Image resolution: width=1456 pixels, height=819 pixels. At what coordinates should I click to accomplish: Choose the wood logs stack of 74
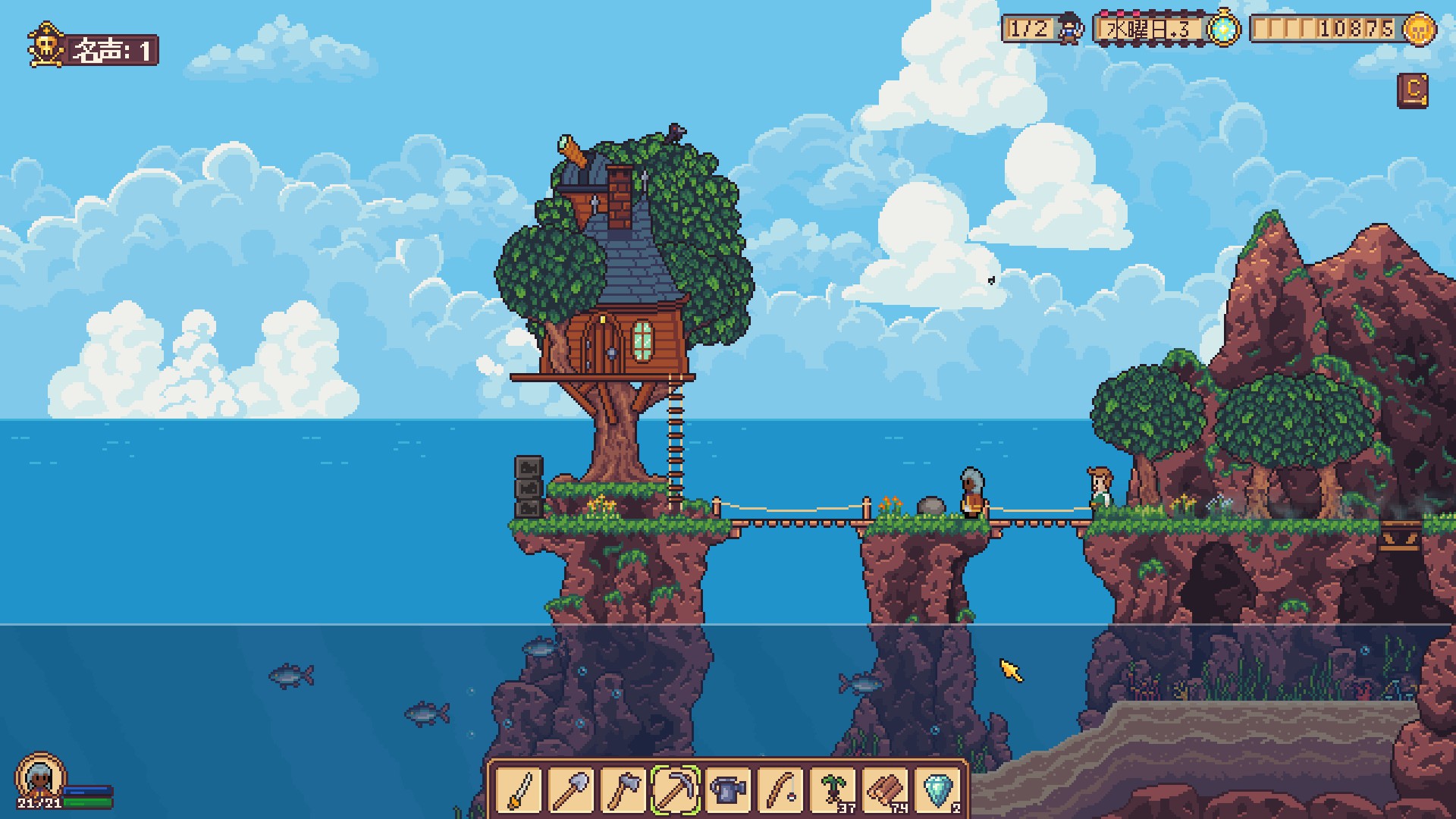tap(885, 790)
